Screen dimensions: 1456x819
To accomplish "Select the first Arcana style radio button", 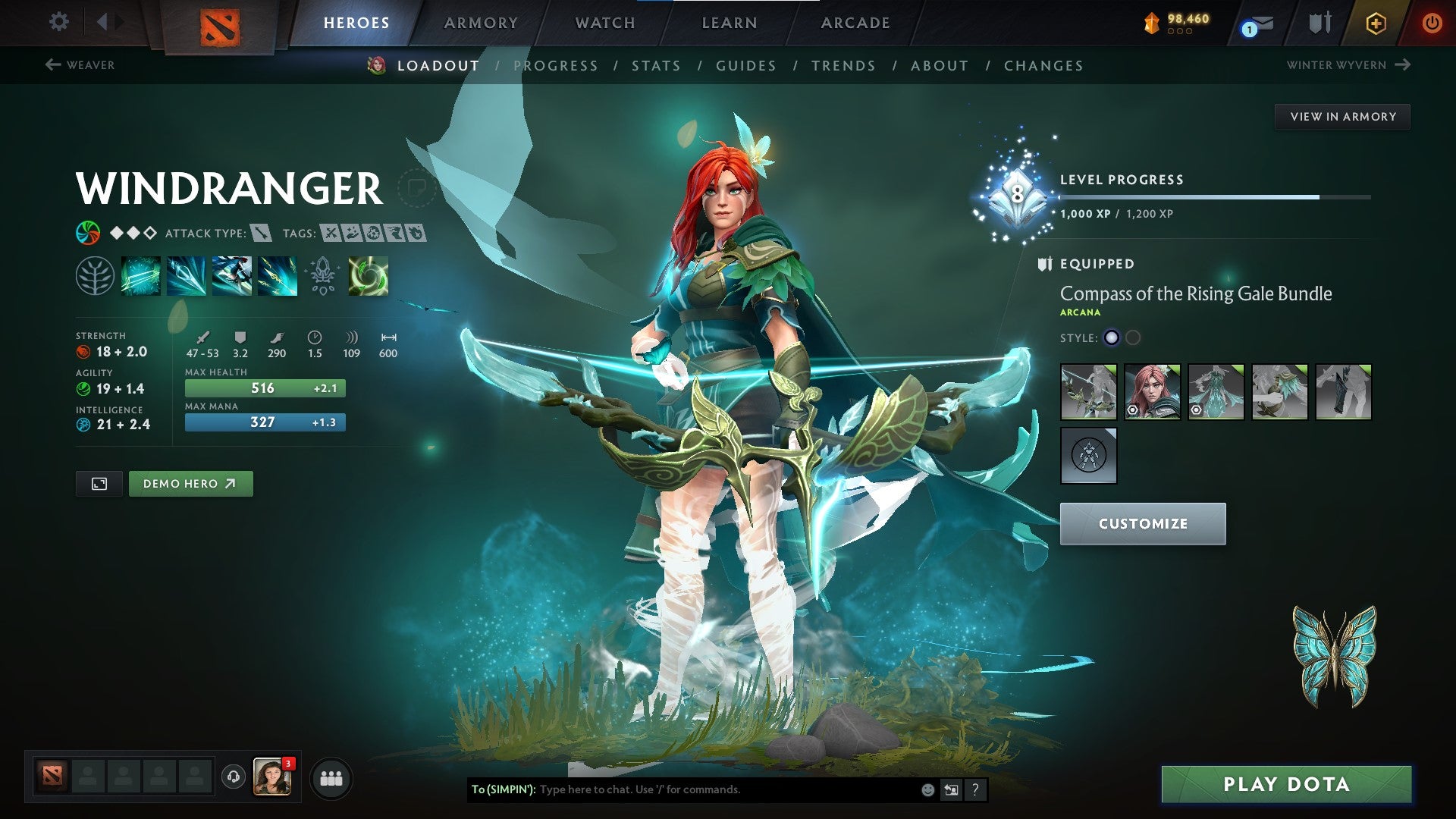I will [x=1111, y=339].
